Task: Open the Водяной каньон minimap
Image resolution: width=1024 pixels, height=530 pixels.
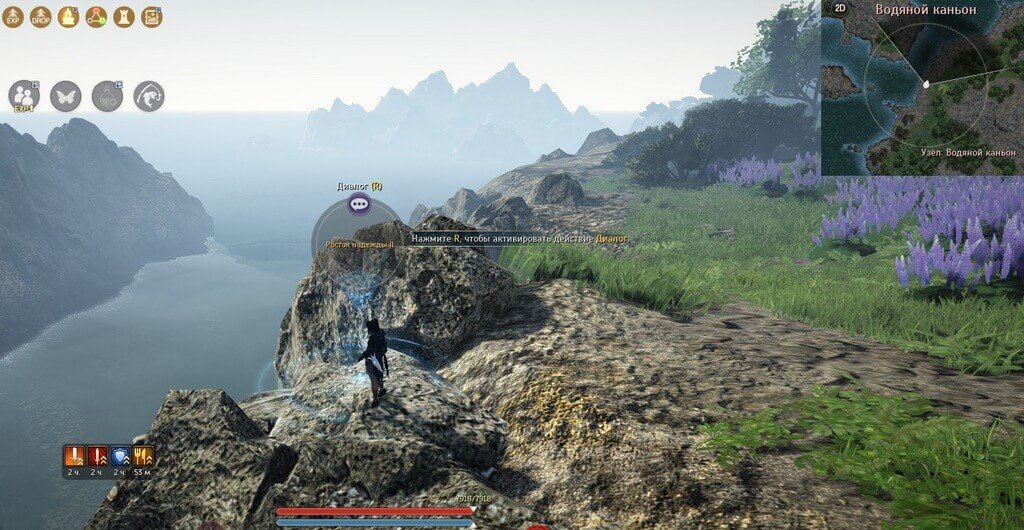Action: 923,88
